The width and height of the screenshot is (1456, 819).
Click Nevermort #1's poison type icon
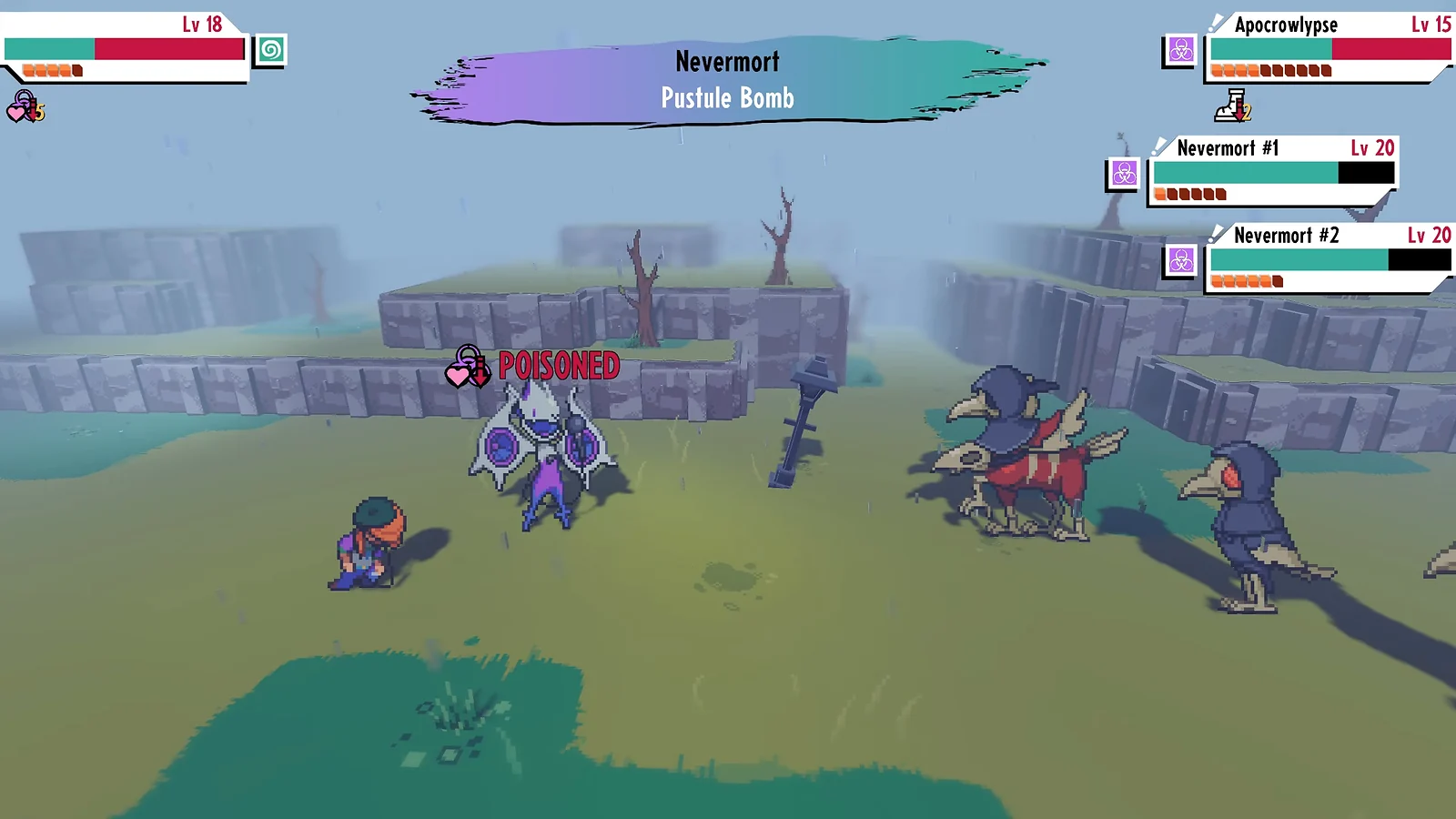[1124, 173]
